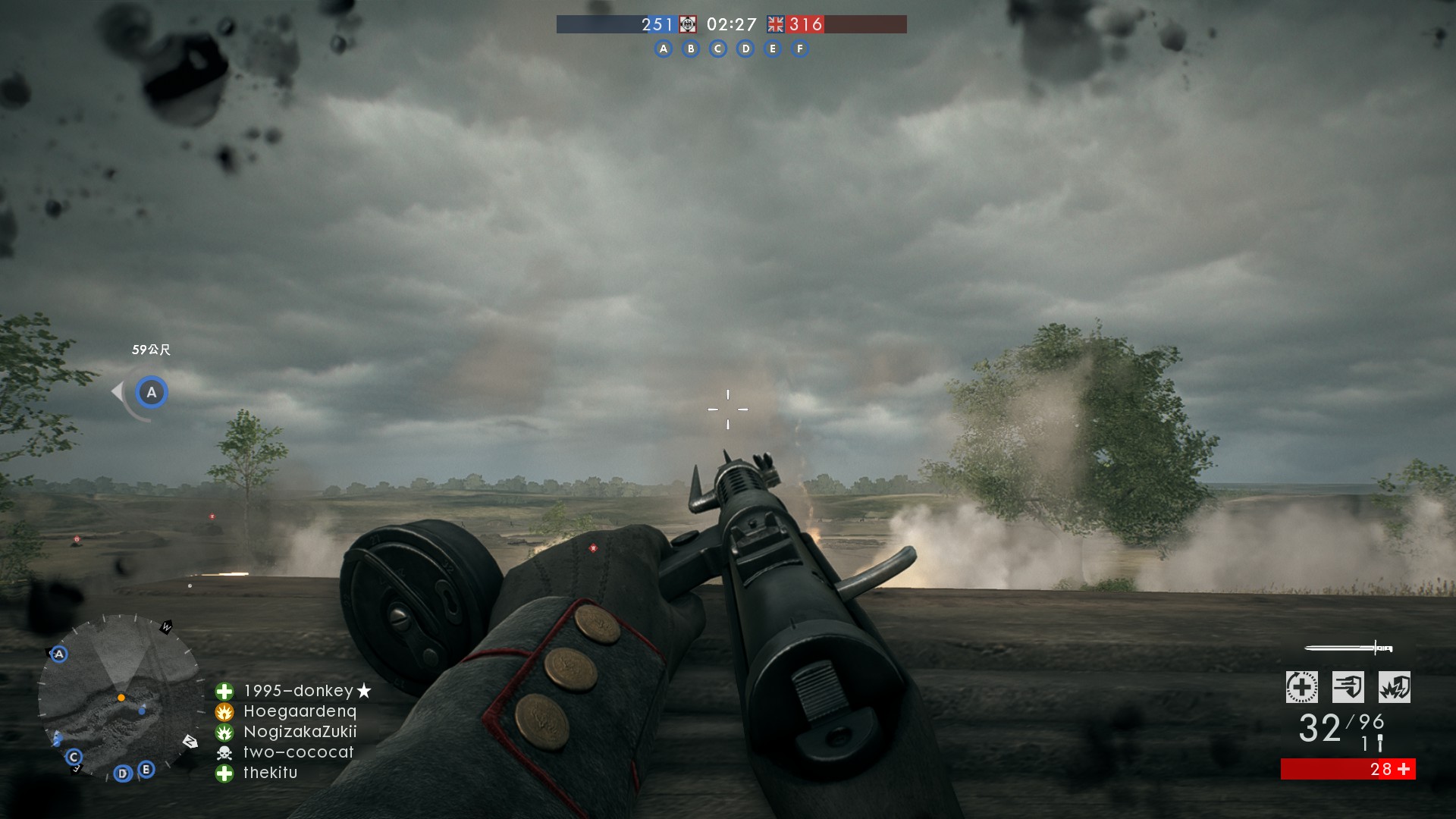
Task: Click the B flag marker on the minimap
Action: 146,769
